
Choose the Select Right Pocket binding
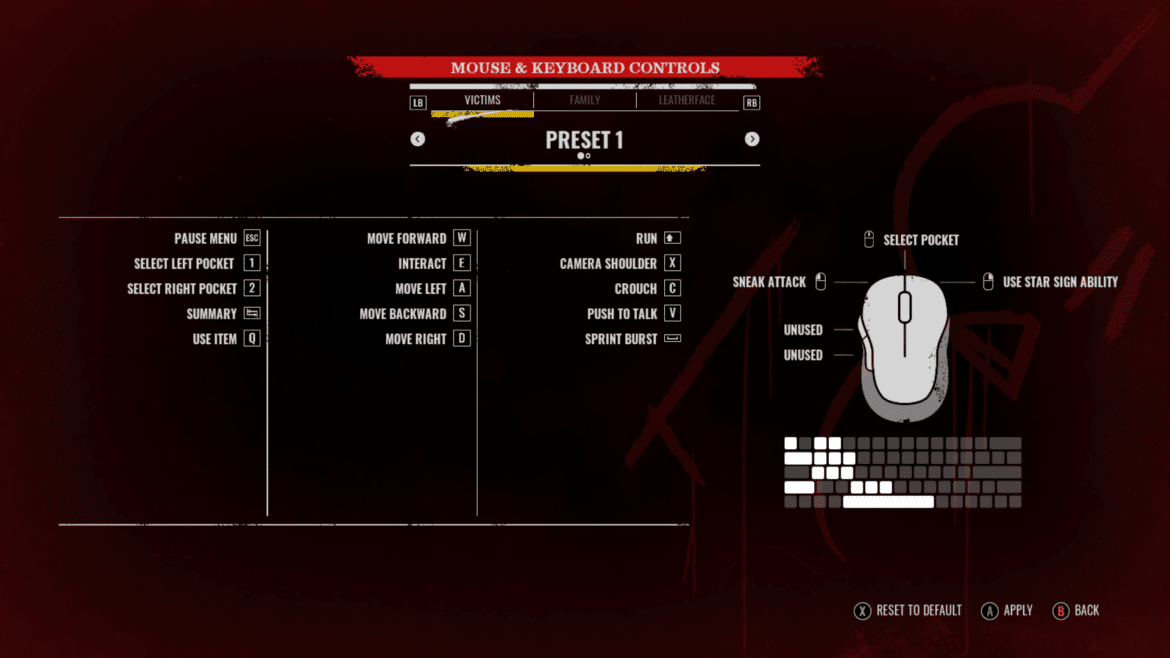pos(194,289)
